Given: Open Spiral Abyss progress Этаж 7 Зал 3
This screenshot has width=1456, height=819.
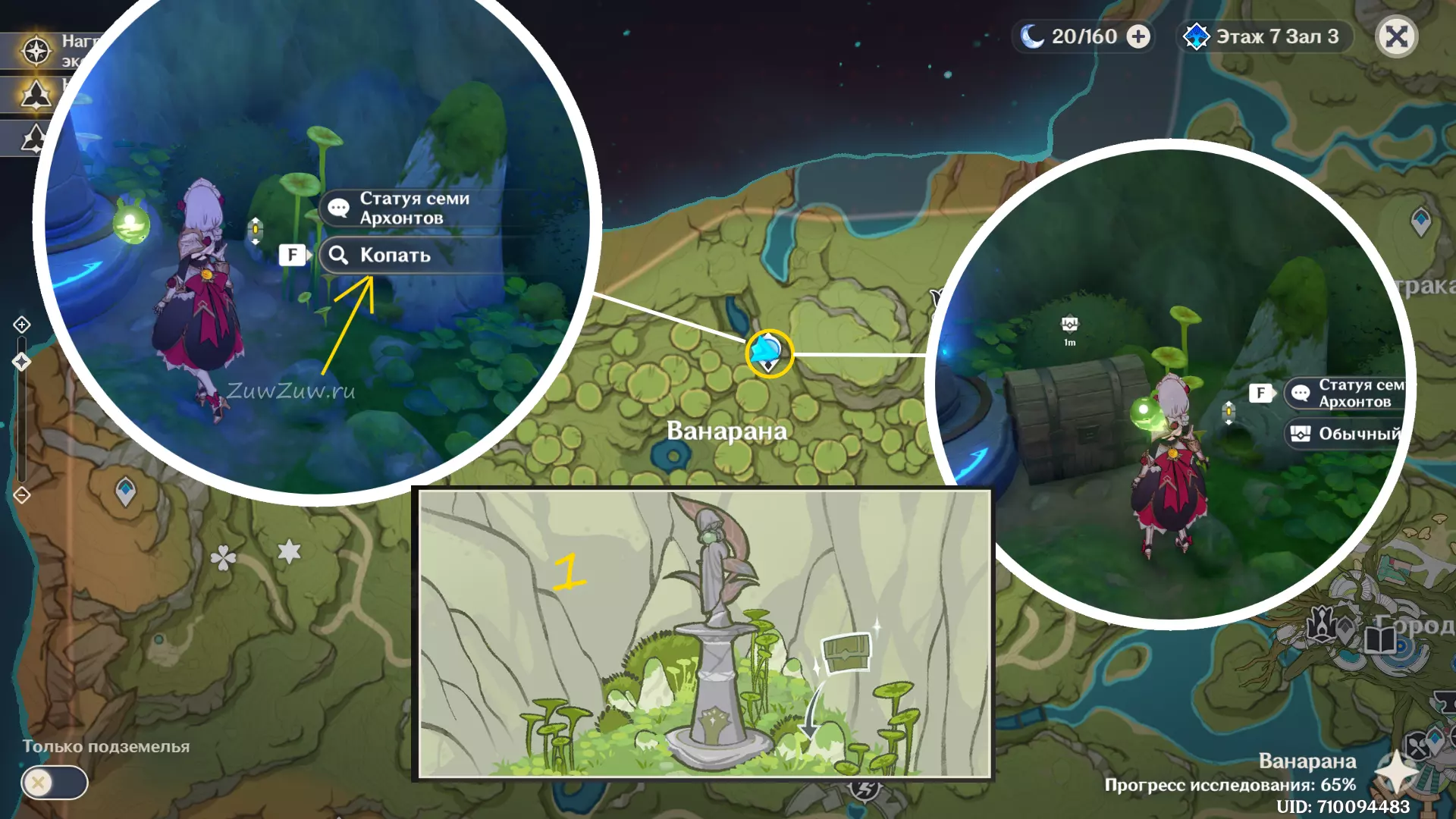Looking at the screenshot, I should [x=1264, y=36].
